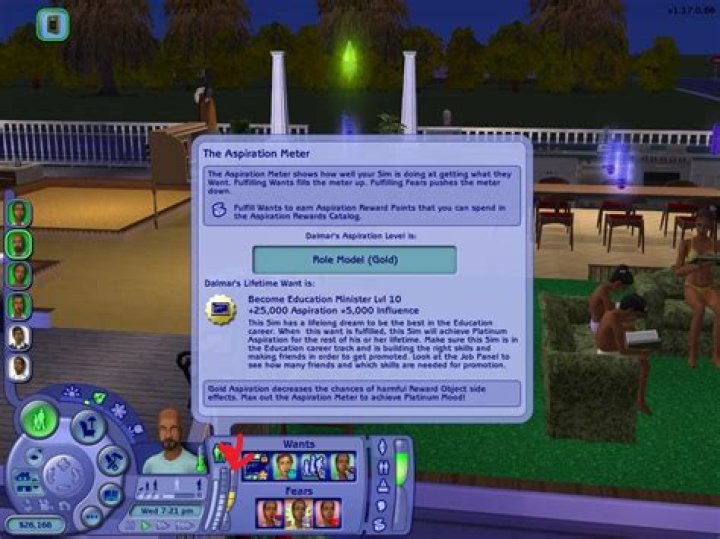The image size is (720, 539).
Task: Click Dalmar's portrait in the control panel
Action: point(171,444)
